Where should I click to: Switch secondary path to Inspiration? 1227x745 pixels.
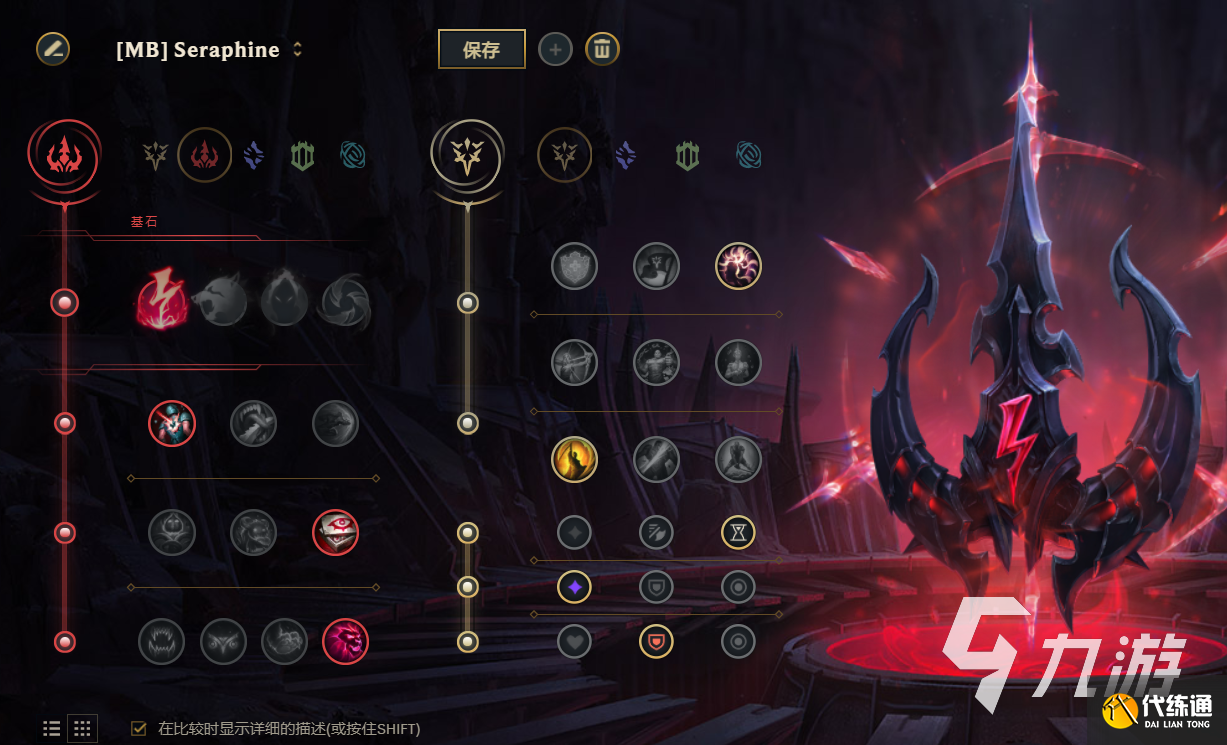(749, 155)
